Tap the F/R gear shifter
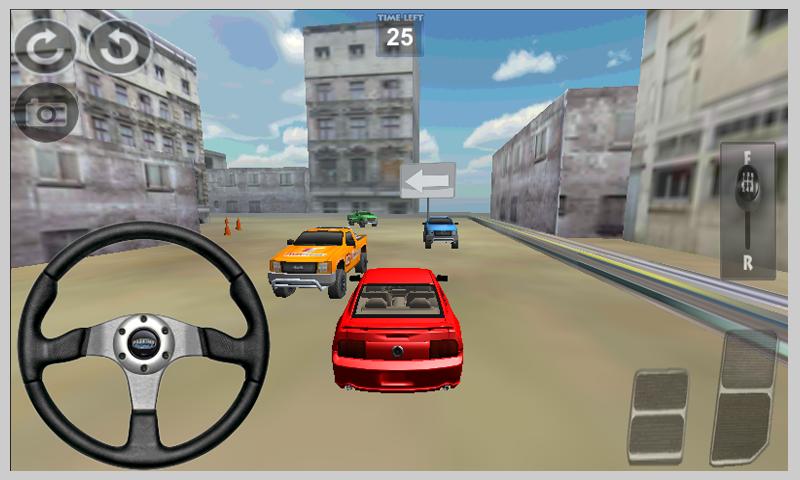Image resolution: width=800 pixels, height=480 pixels. 747,210
